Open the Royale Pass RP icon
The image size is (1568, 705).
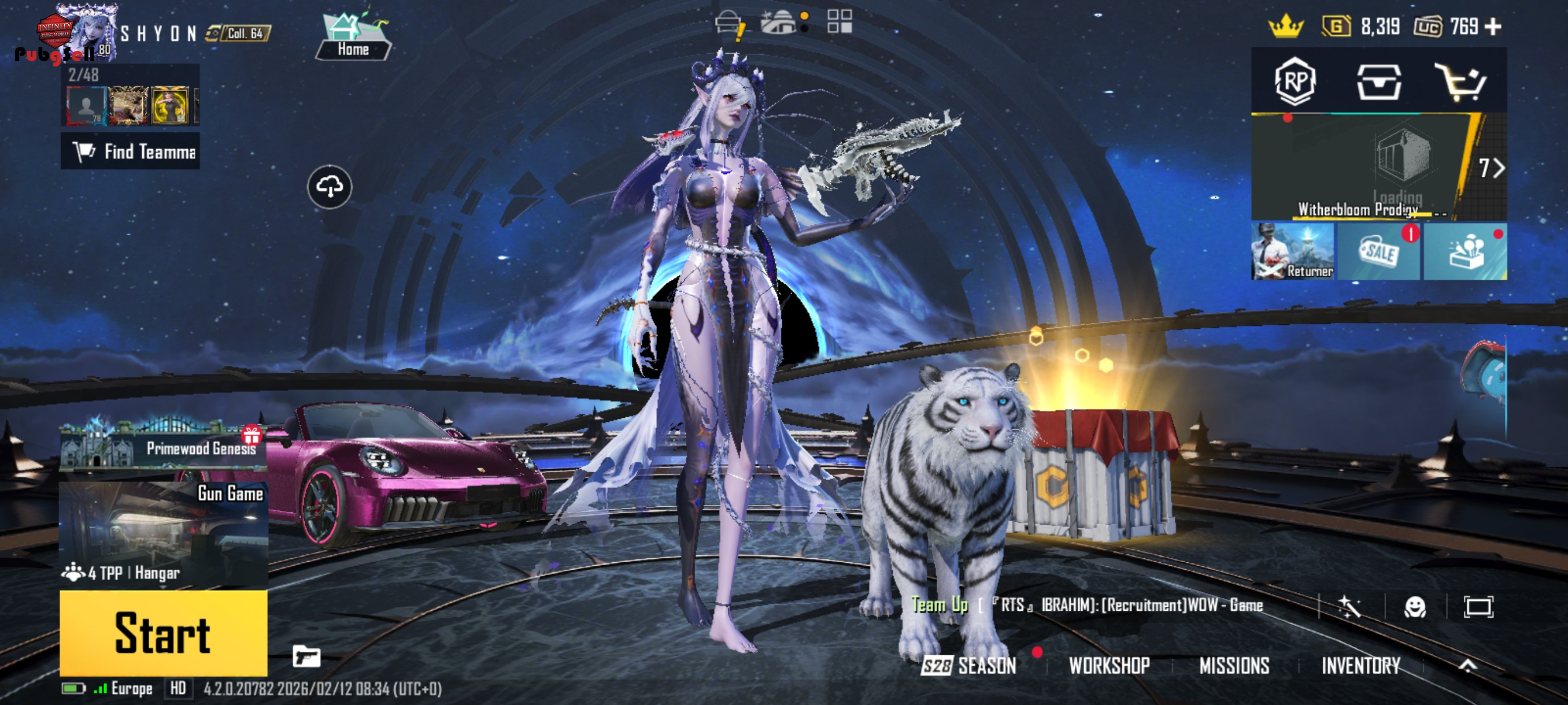tap(1295, 81)
